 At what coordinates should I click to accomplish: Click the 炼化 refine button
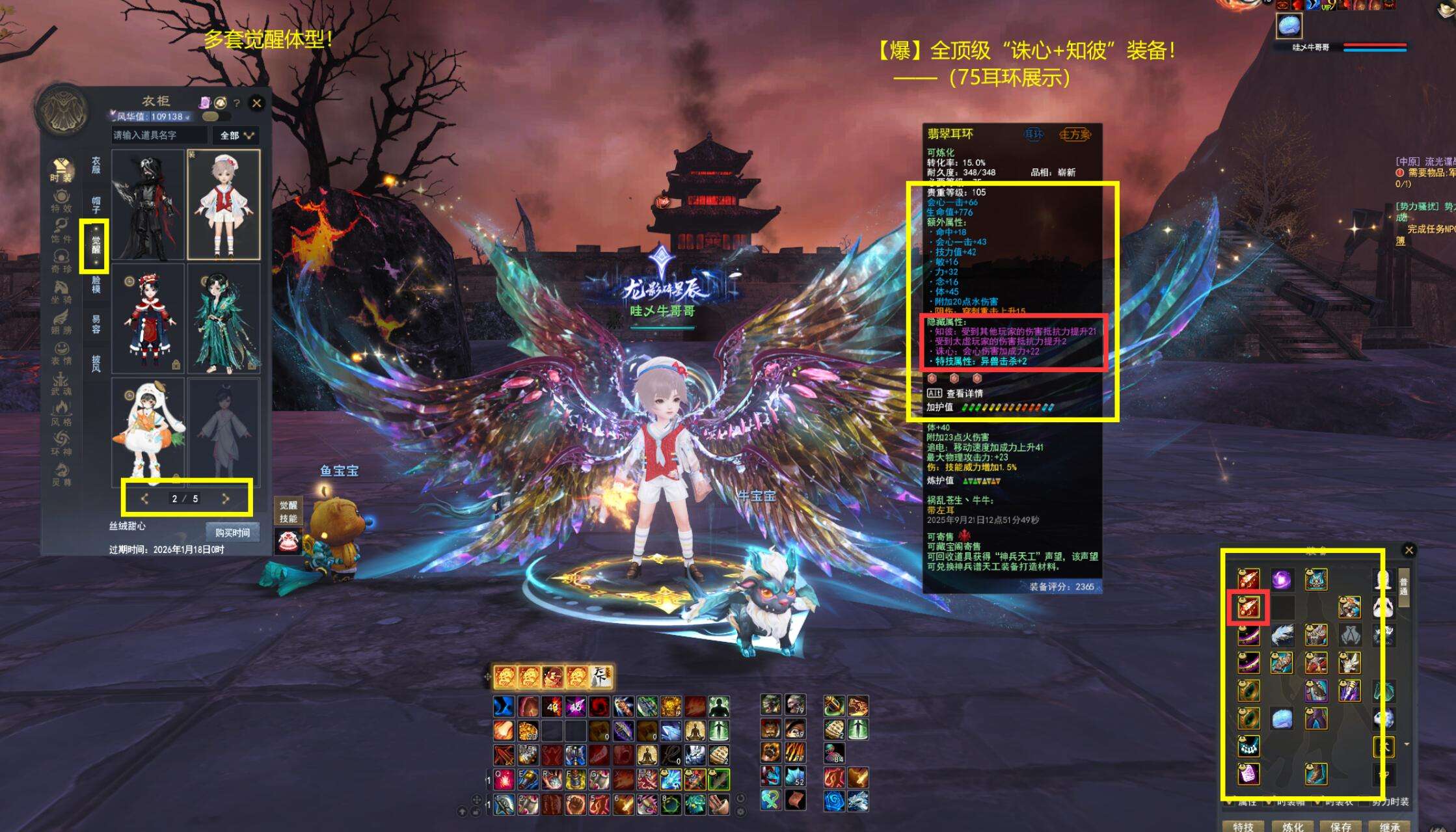[1293, 826]
